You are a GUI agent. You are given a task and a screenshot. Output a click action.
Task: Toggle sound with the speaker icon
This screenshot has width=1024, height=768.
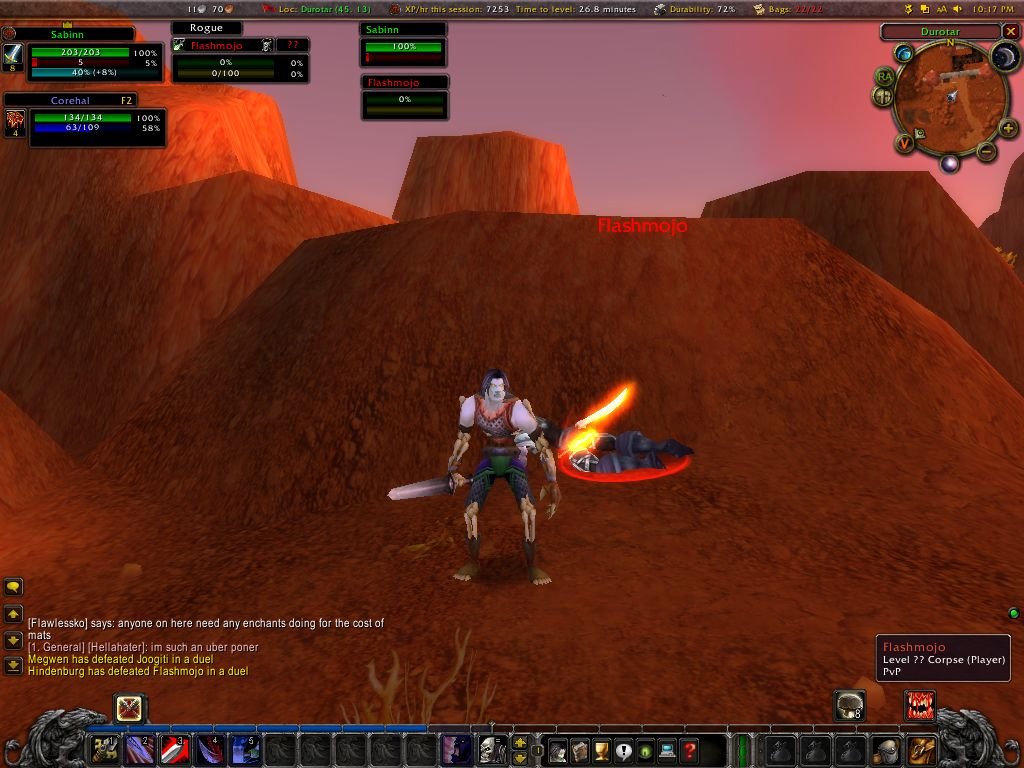(x=958, y=9)
